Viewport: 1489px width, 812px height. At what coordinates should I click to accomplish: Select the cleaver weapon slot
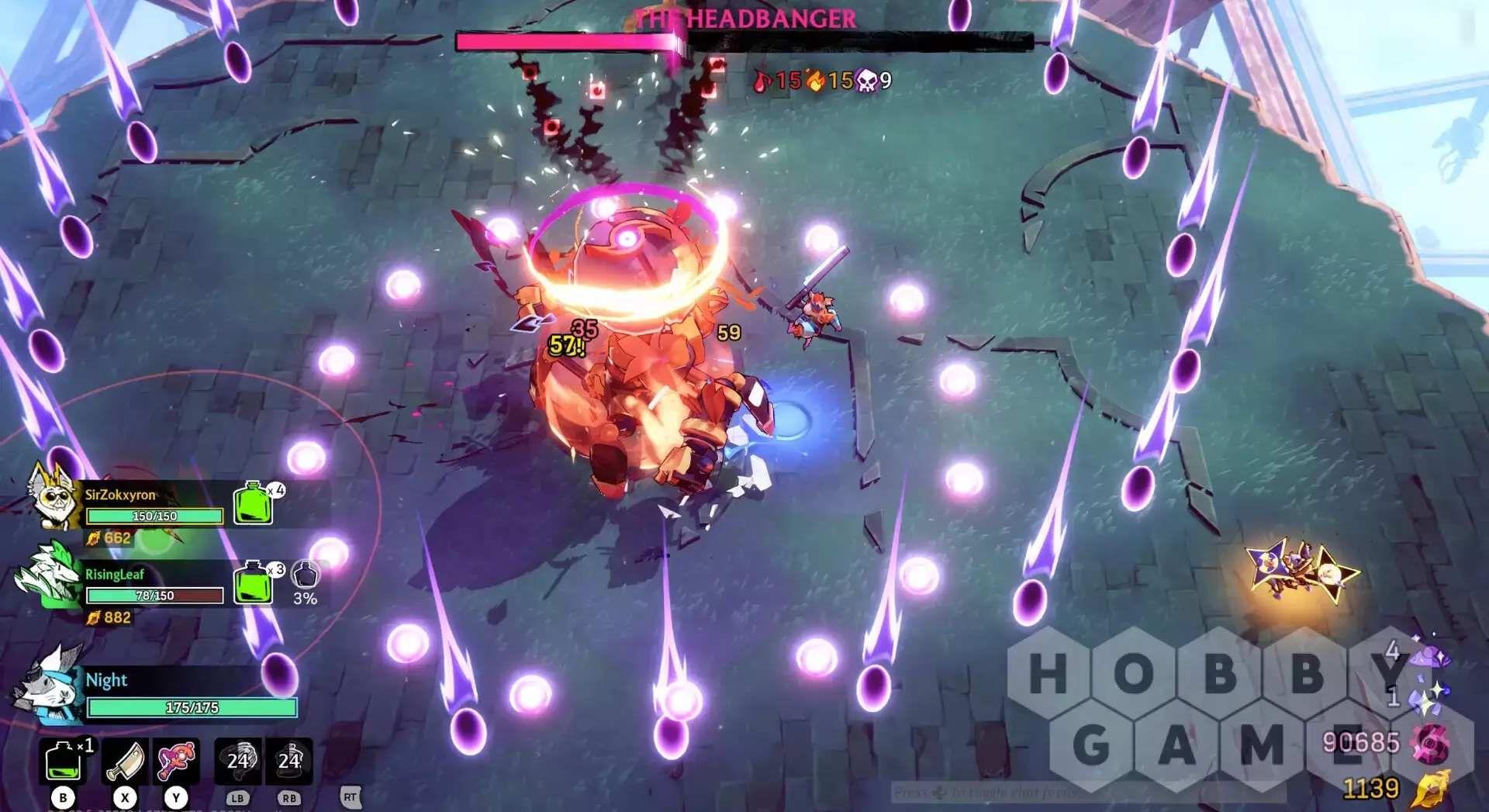[x=124, y=761]
